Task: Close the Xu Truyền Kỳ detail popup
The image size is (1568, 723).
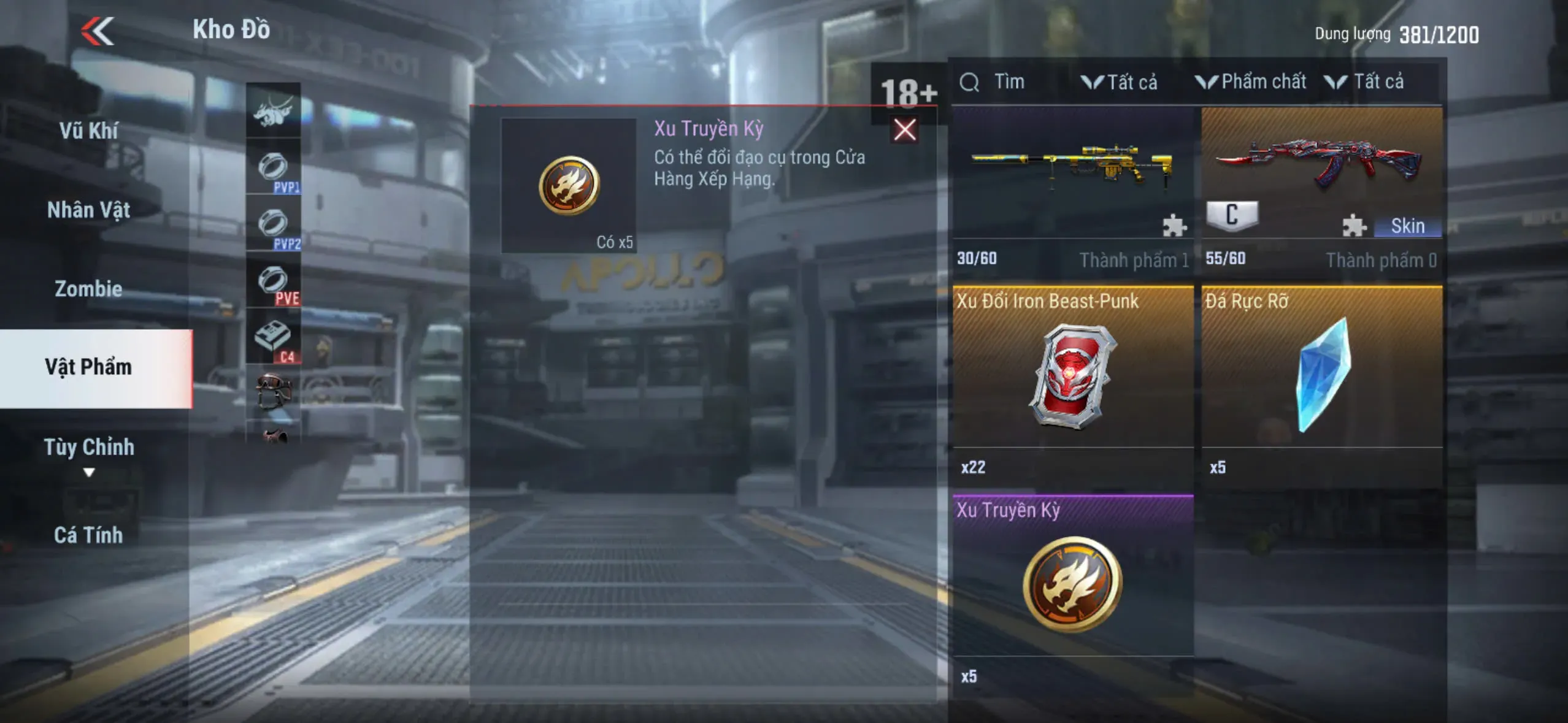Action: click(904, 130)
